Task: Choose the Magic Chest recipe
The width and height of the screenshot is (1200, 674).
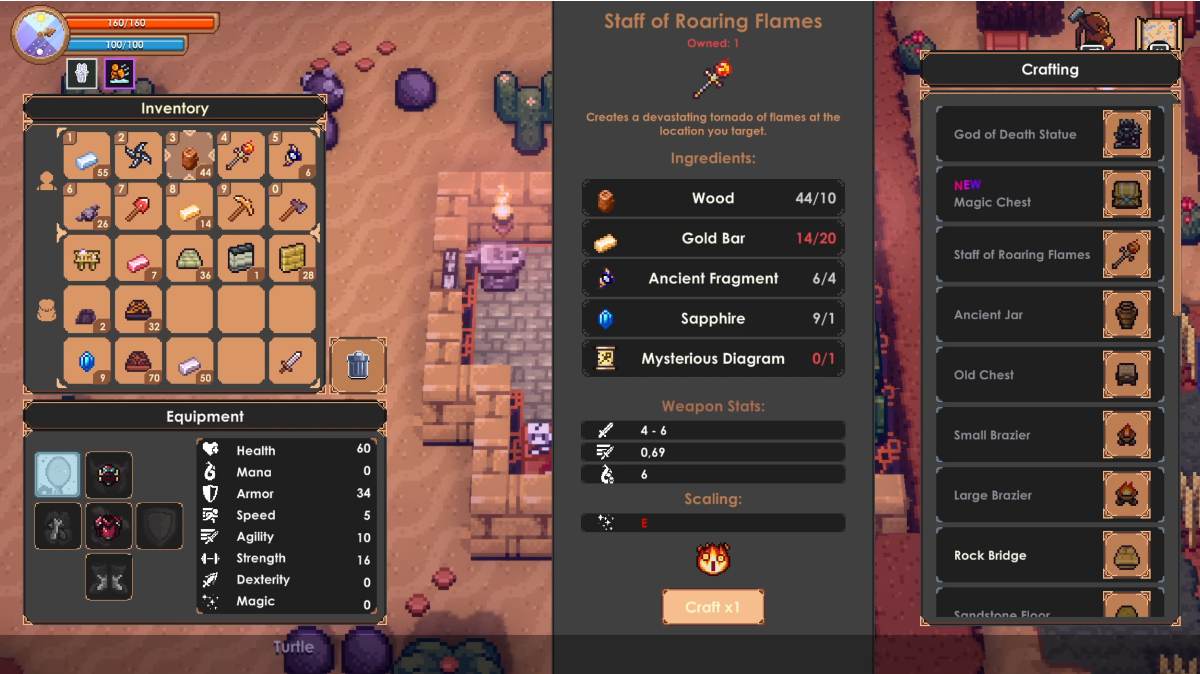Action: click(x=1050, y=194)
